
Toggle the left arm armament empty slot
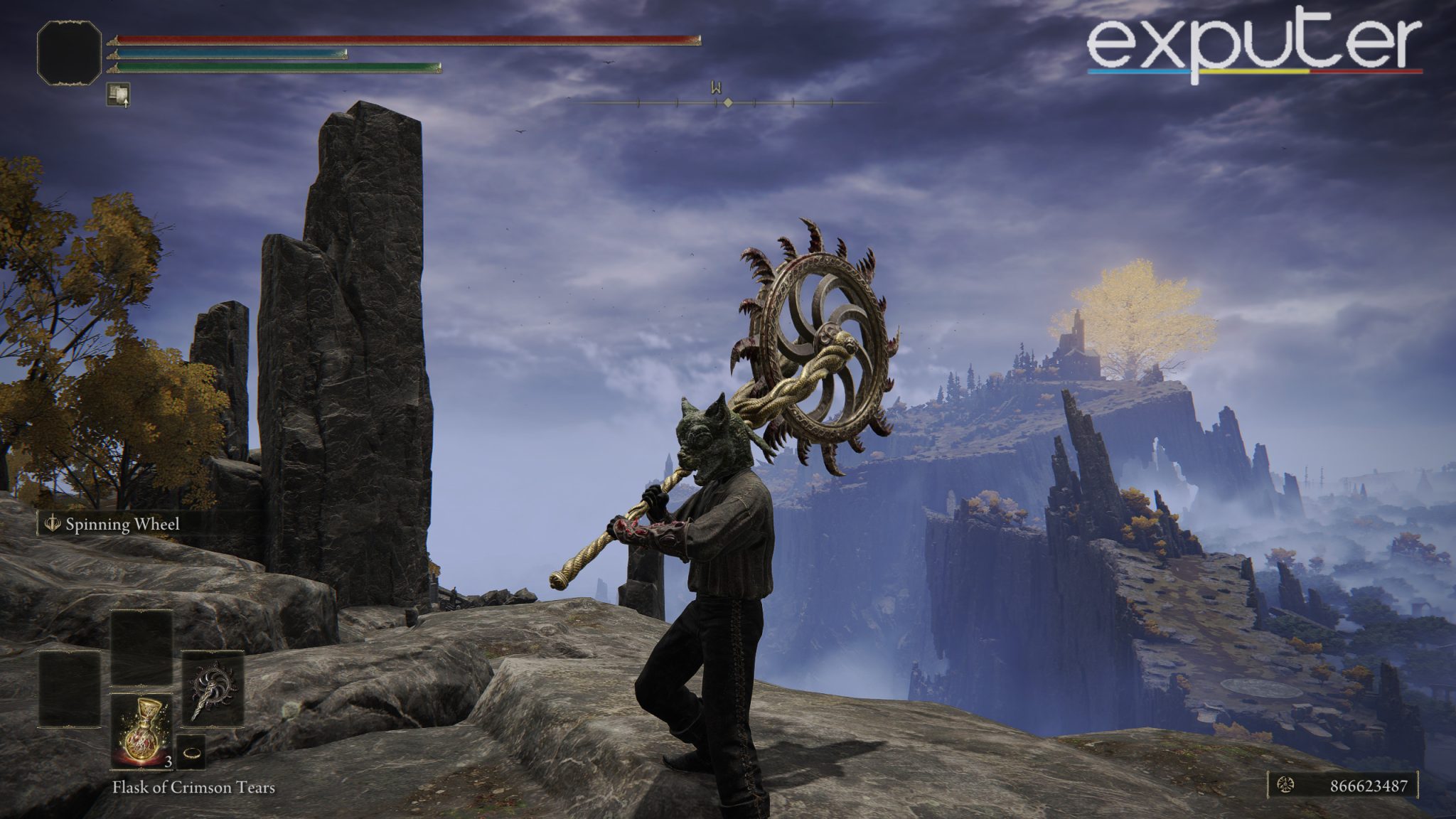tap(69, 688)
